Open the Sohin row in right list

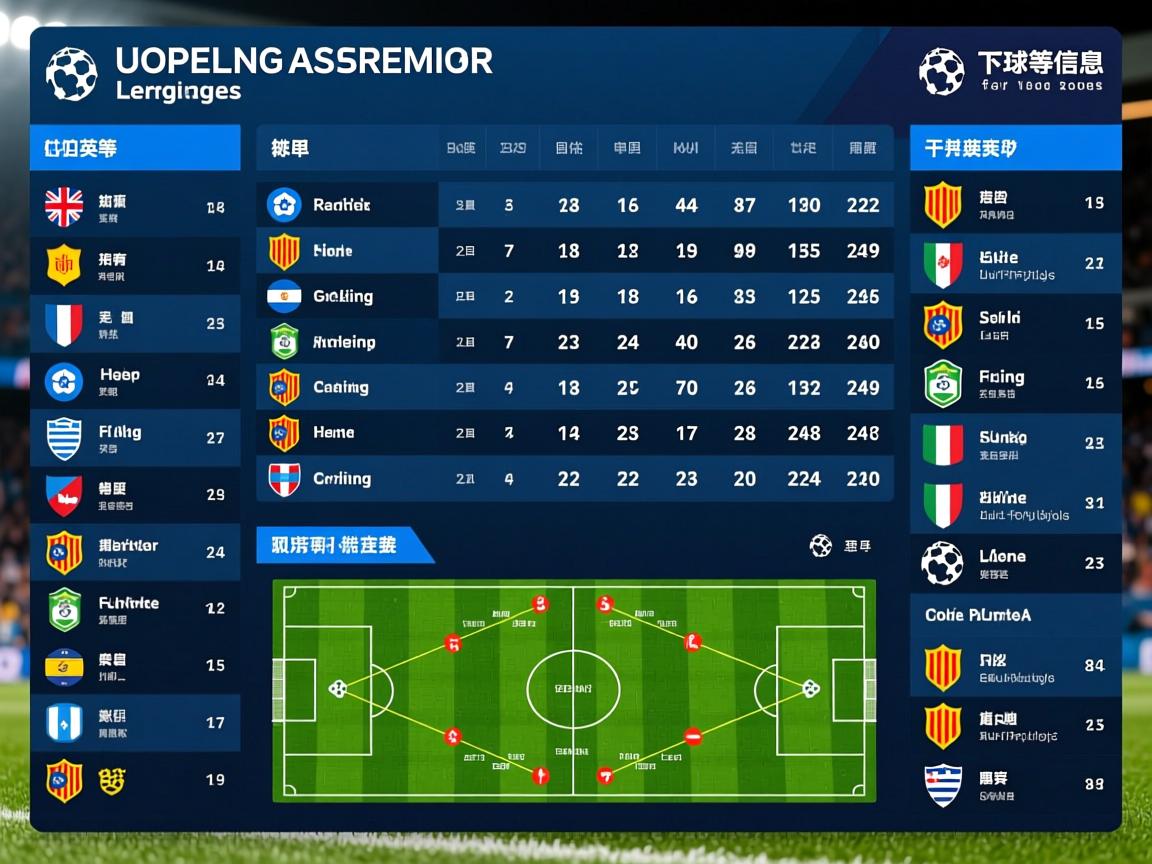tap(1015, 324)
